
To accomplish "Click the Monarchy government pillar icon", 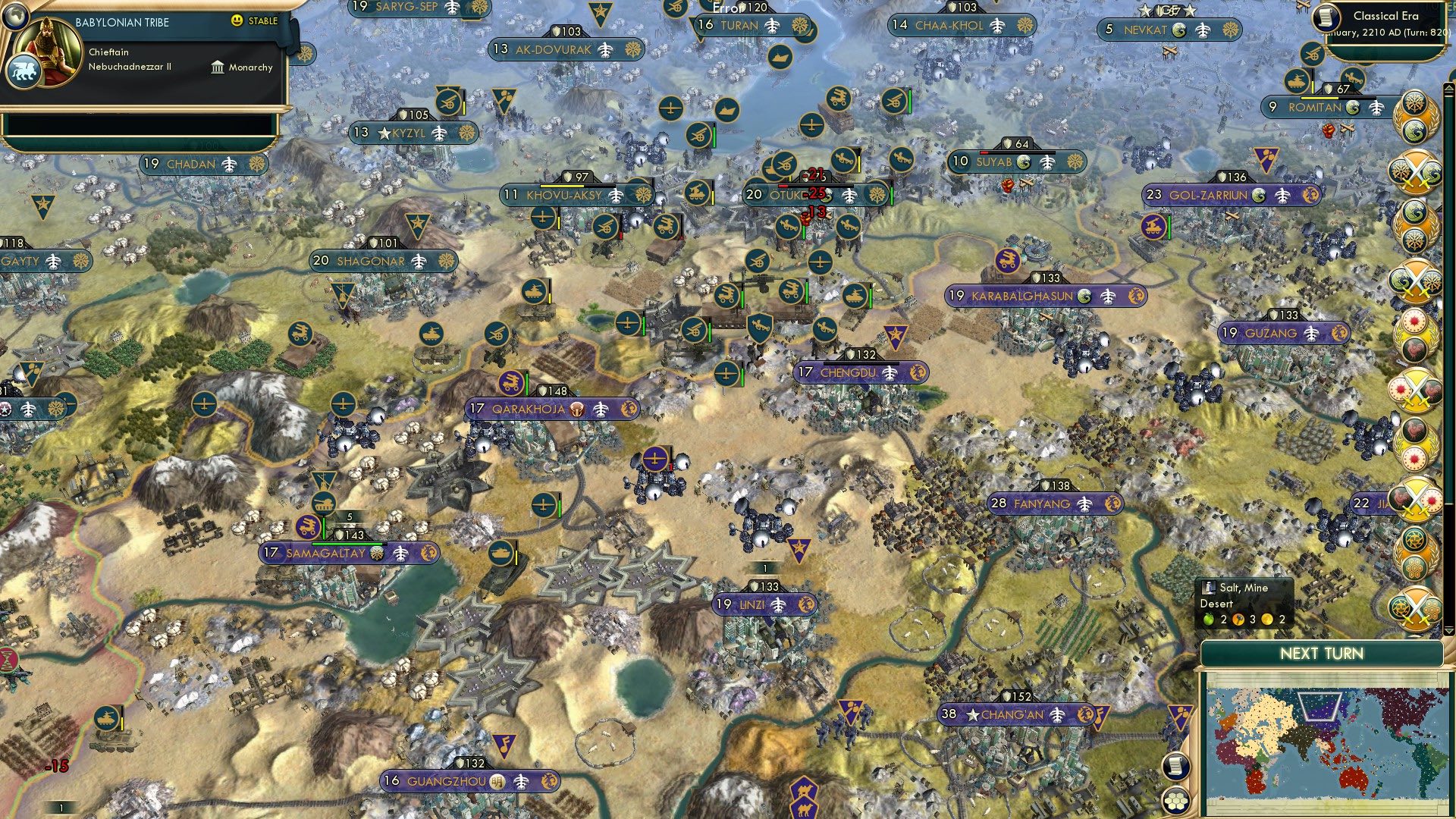I will 218,67.
